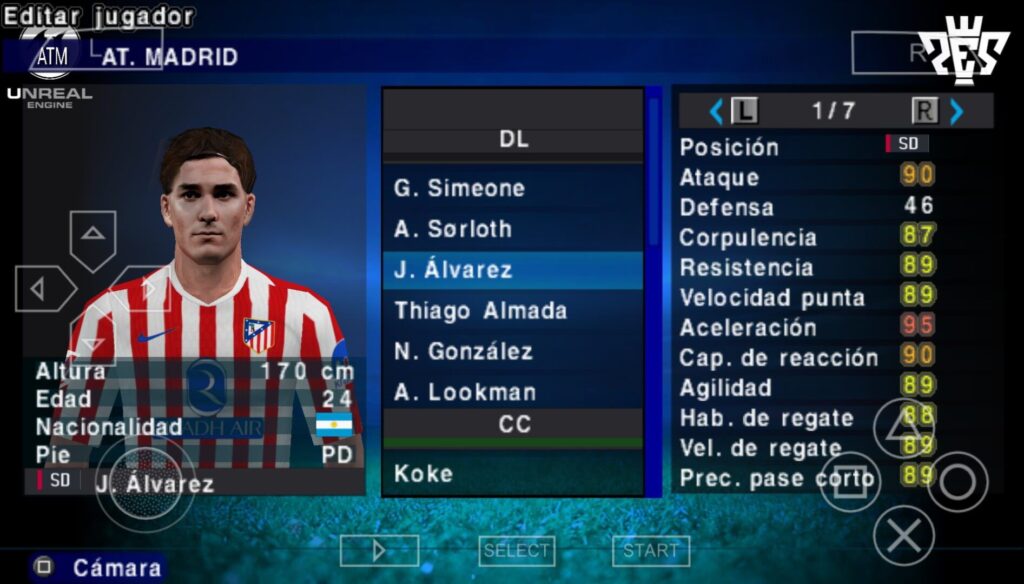
Task: Select the Ataque stat row
Action: click(806, 177)
